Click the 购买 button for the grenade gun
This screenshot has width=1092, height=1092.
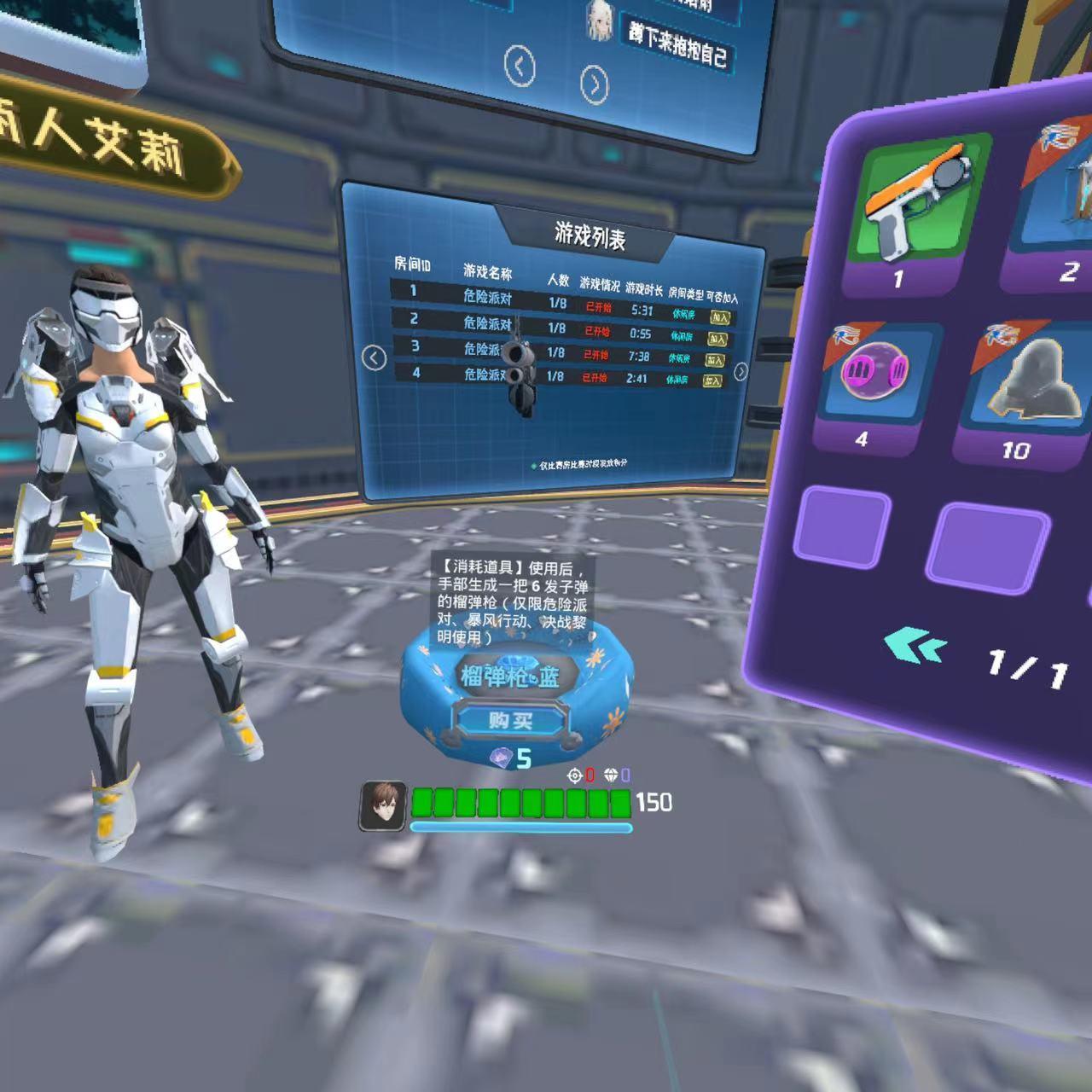(x=510, y=721)
